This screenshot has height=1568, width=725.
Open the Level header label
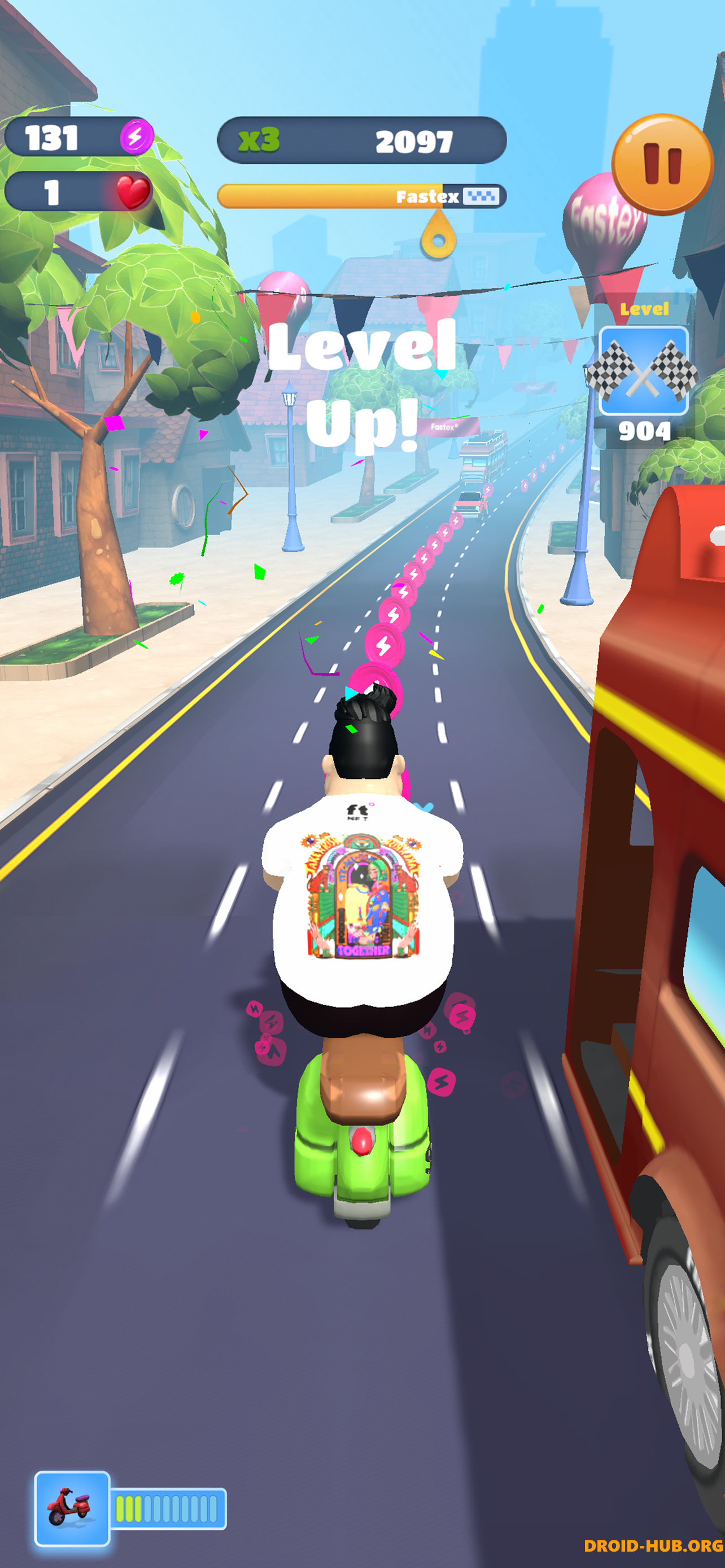pyautogui.click(x=645, y=309)
